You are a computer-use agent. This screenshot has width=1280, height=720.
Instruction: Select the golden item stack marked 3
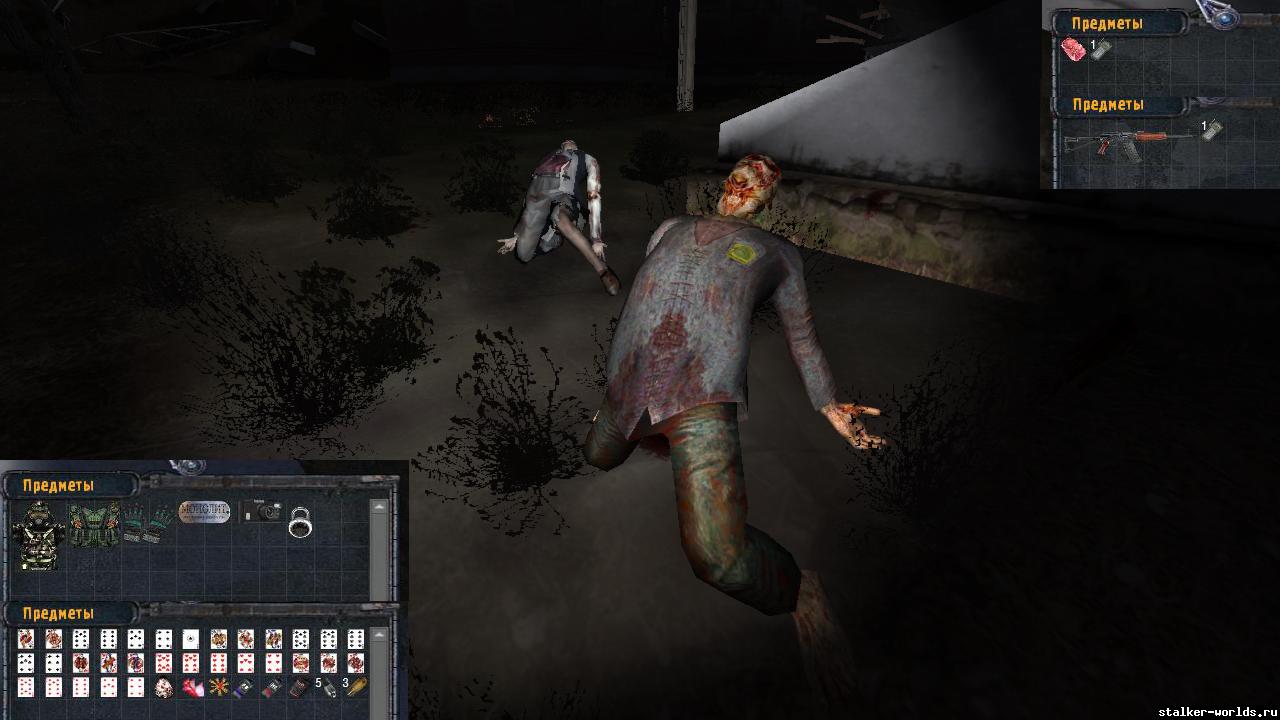point(354,688)
